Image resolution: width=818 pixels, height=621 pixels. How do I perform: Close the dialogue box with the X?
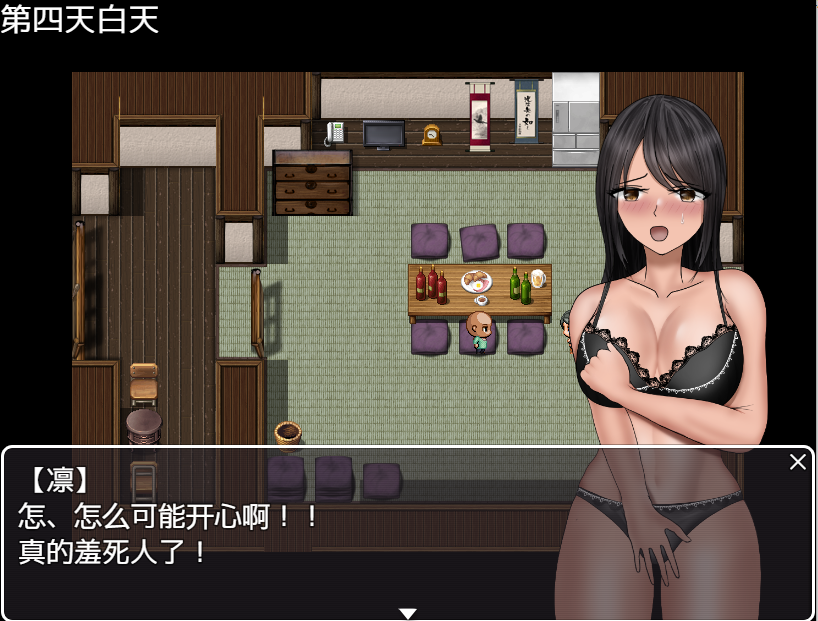[x=797, y=462]
